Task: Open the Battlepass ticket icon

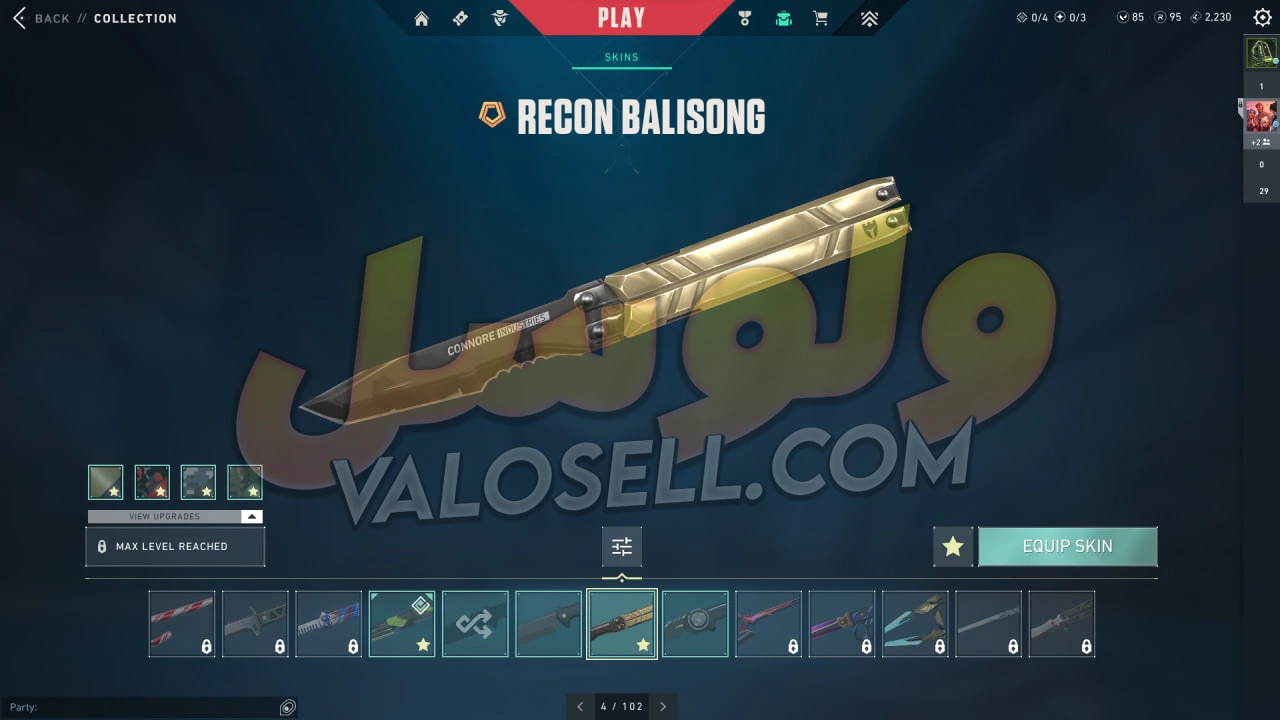Action: (460, 18)
